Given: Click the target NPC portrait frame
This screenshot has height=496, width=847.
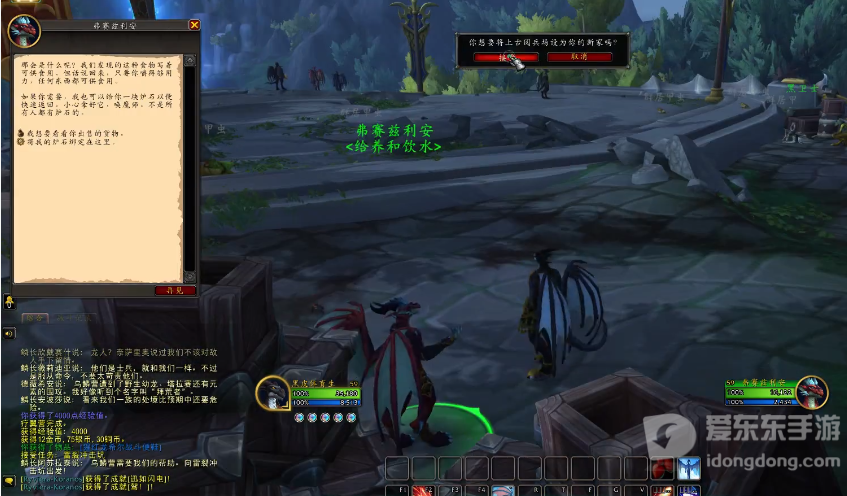Looking at the screenshot, I should pos(811,392).
